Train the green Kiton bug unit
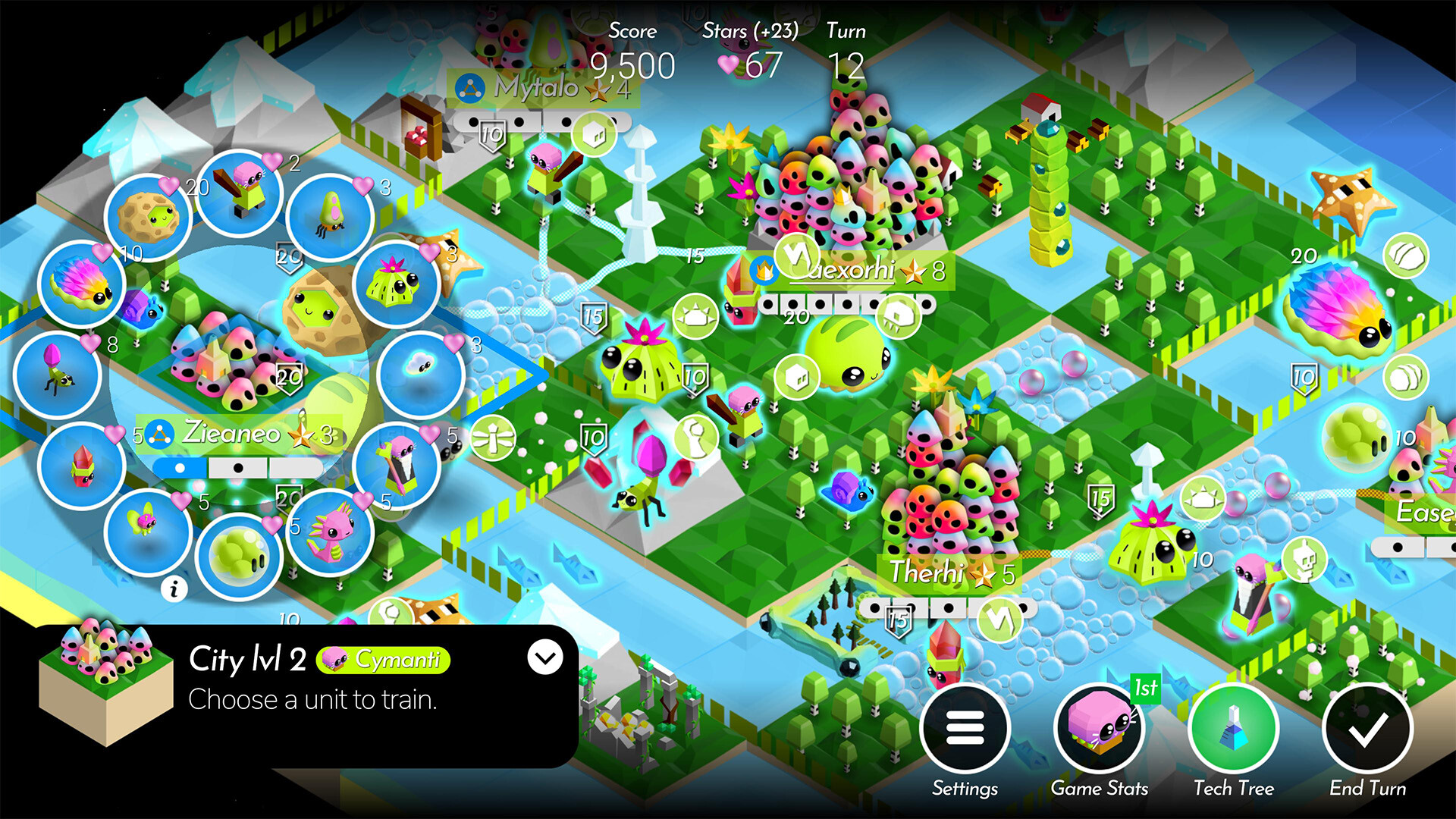Screen dimensions: 1456x819 pos(330,216)
